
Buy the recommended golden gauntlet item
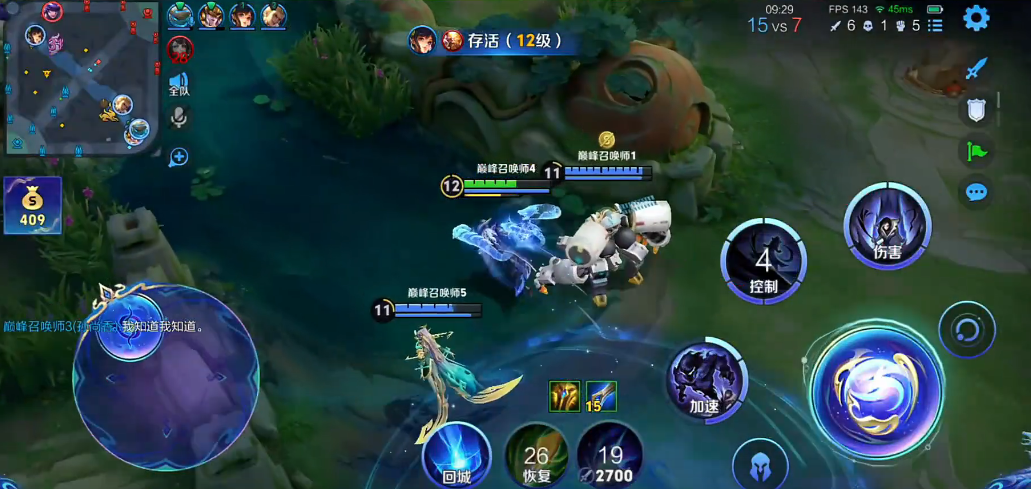564,396
